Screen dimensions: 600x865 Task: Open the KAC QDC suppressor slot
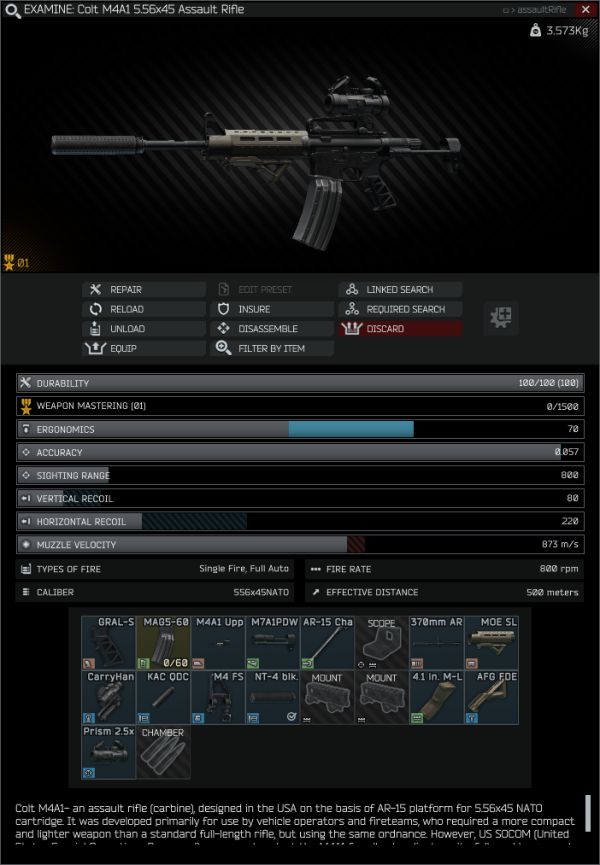pos(163,698)
